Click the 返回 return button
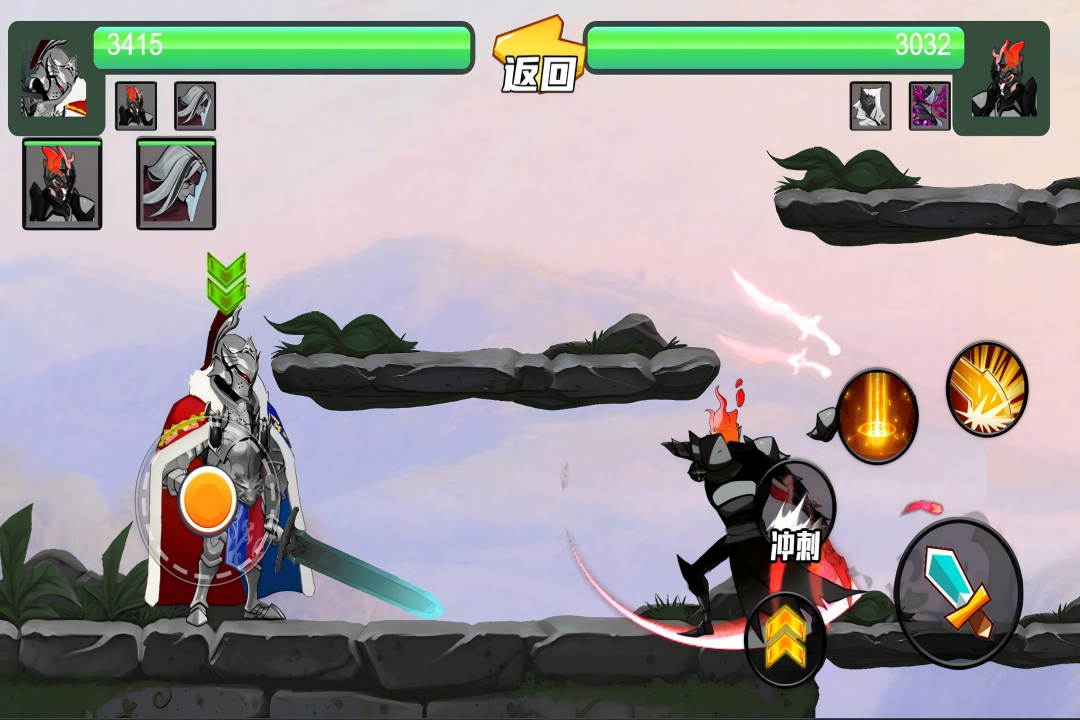The width and height of the screenshot is (1080, 720). pos(540,62)
